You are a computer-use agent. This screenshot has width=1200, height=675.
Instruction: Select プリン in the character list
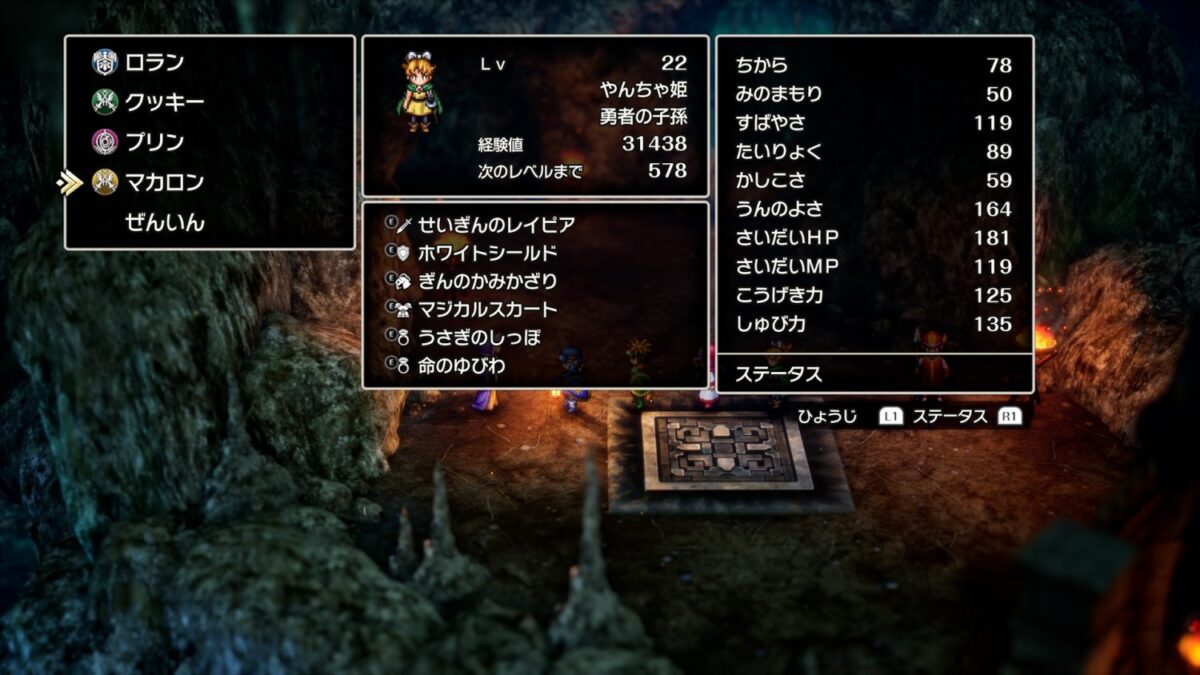[x=154, y=142]
